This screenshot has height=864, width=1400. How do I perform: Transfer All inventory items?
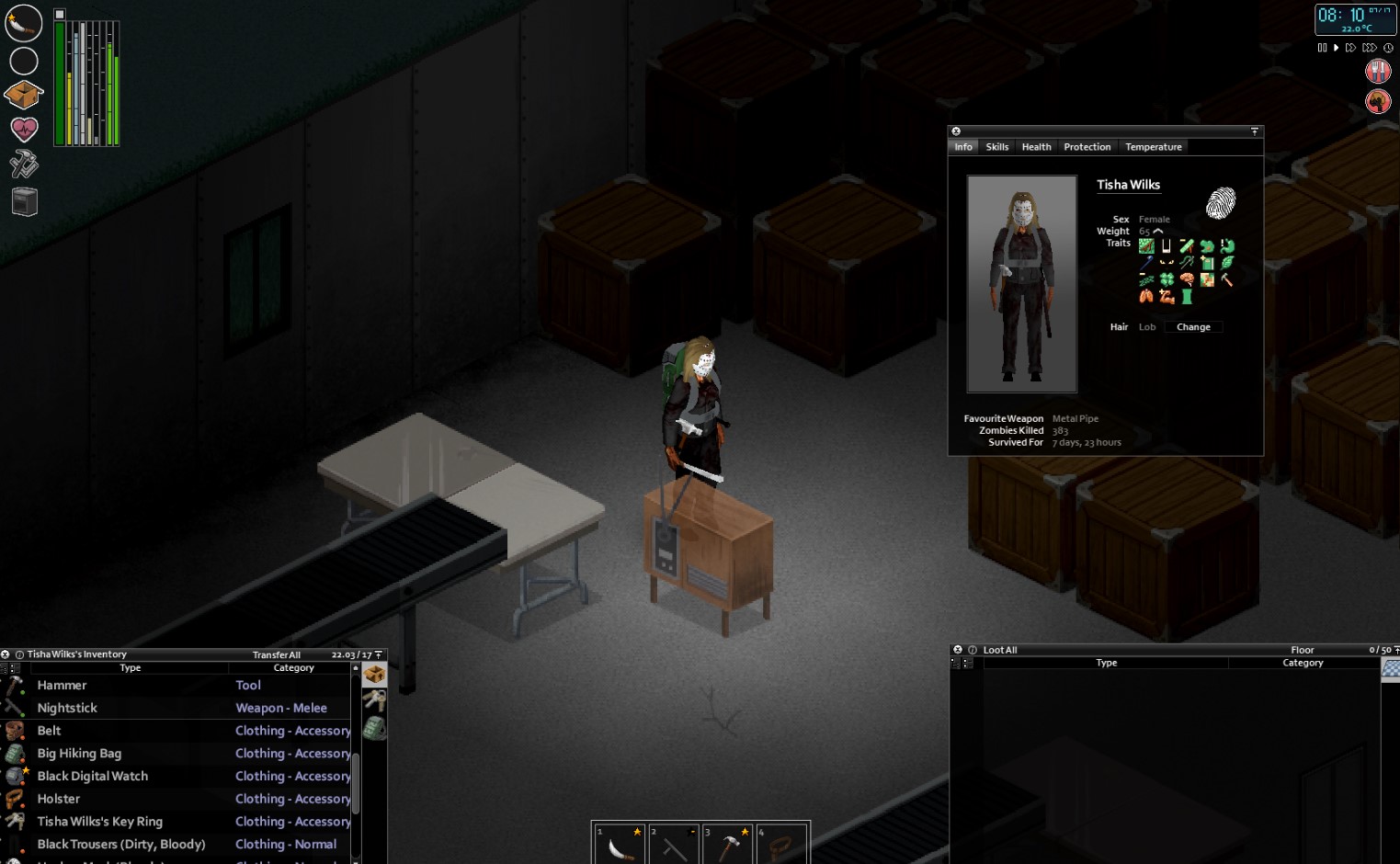[x=276, y=655]
